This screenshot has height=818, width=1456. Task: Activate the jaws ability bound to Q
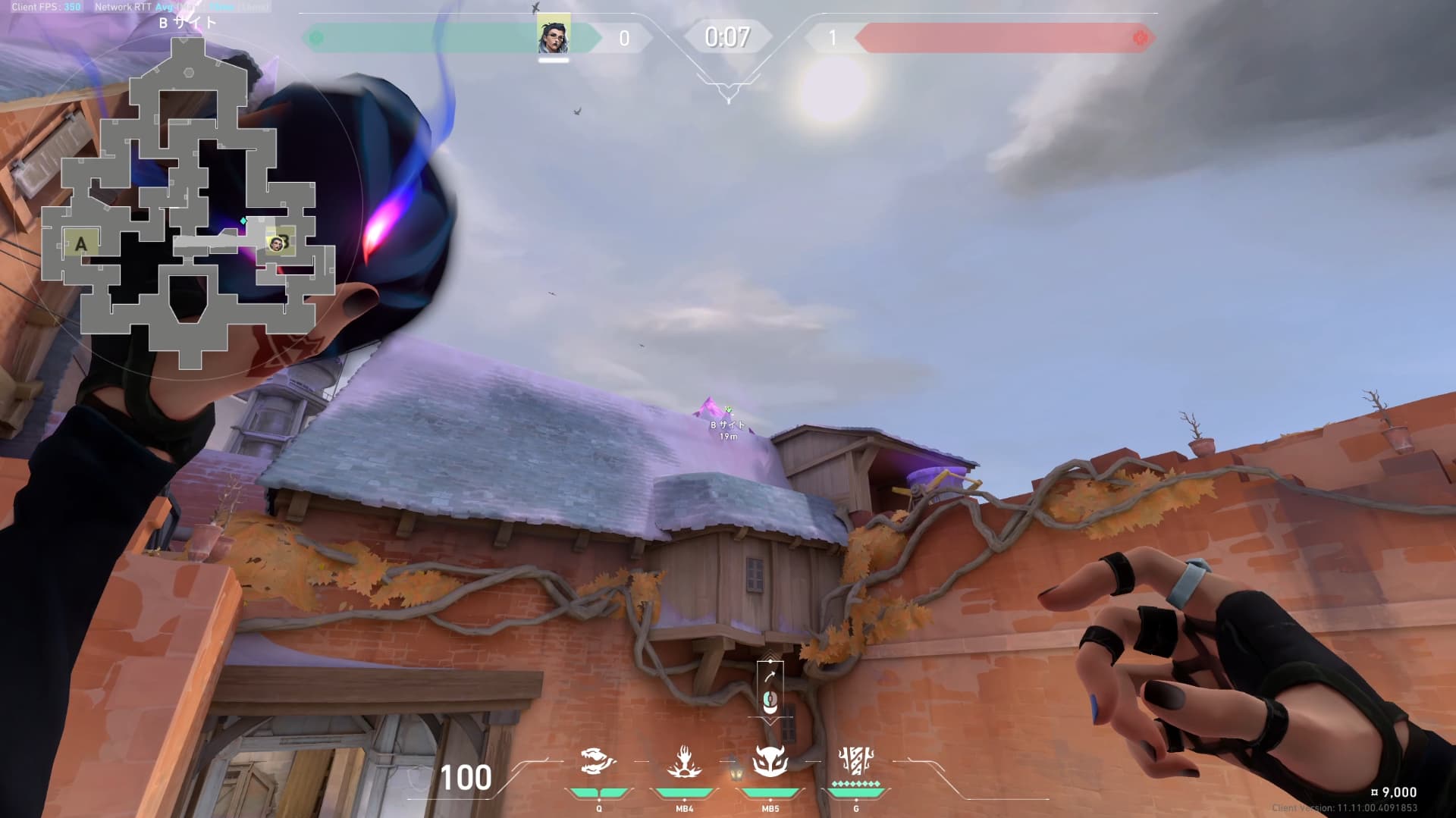598,760
